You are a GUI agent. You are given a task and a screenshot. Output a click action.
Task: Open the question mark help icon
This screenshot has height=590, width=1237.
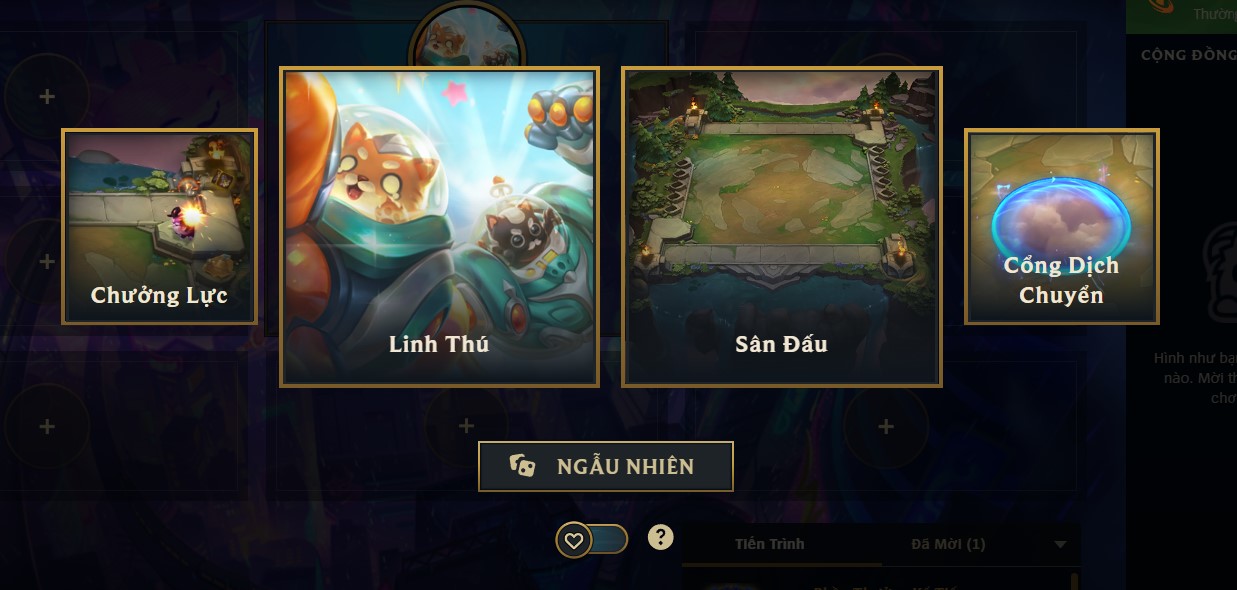pos(660,538)
